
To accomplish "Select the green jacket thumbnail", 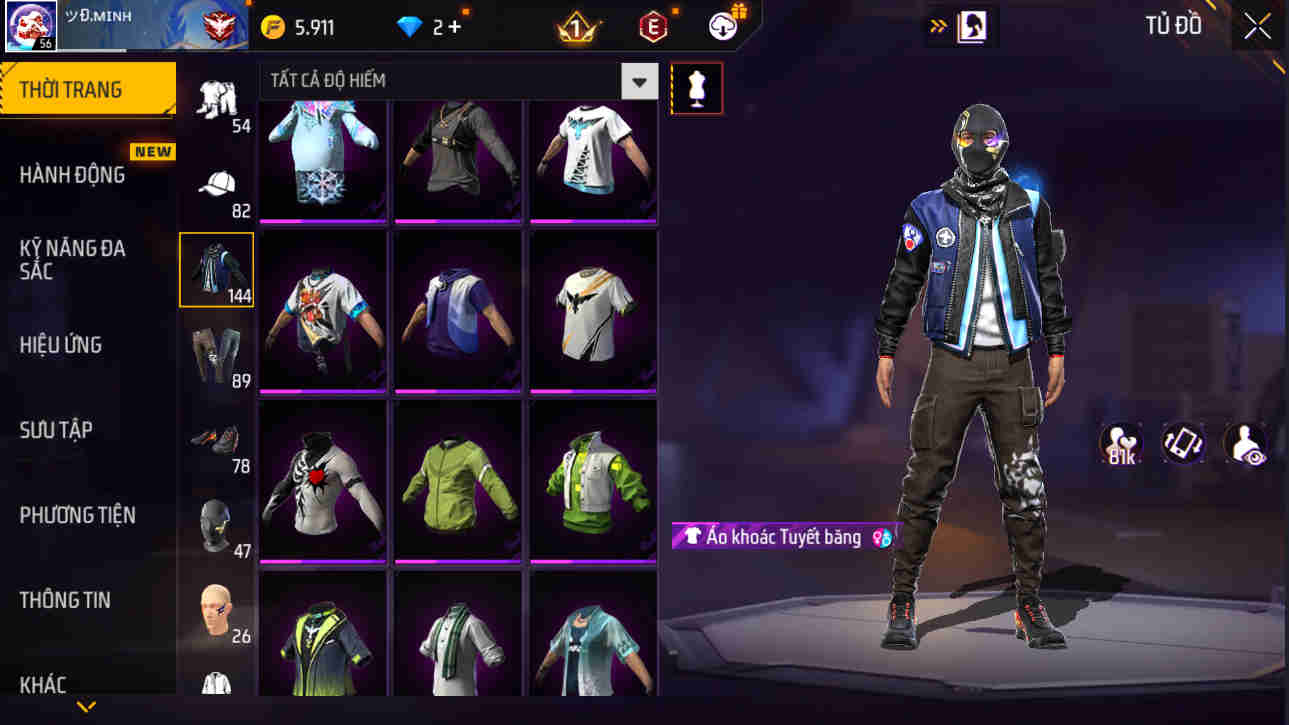I will point(457,480).
